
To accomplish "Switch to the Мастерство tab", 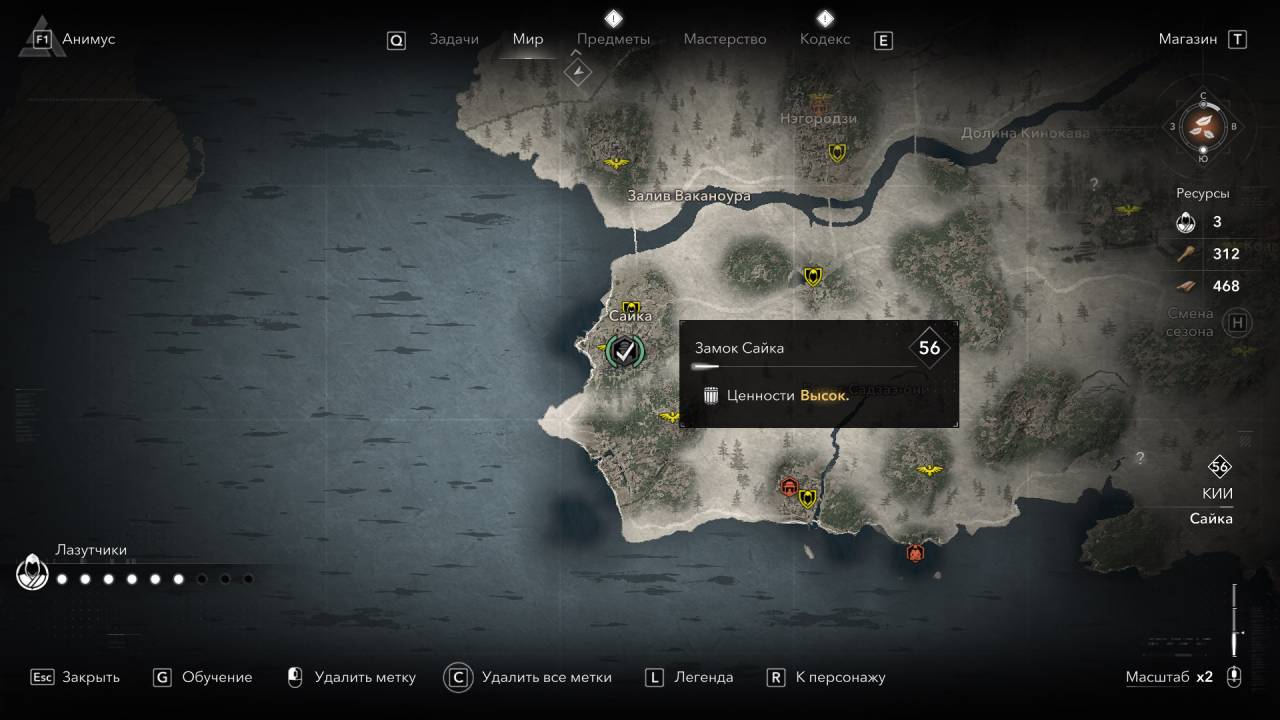I will (x=725, y=39).
